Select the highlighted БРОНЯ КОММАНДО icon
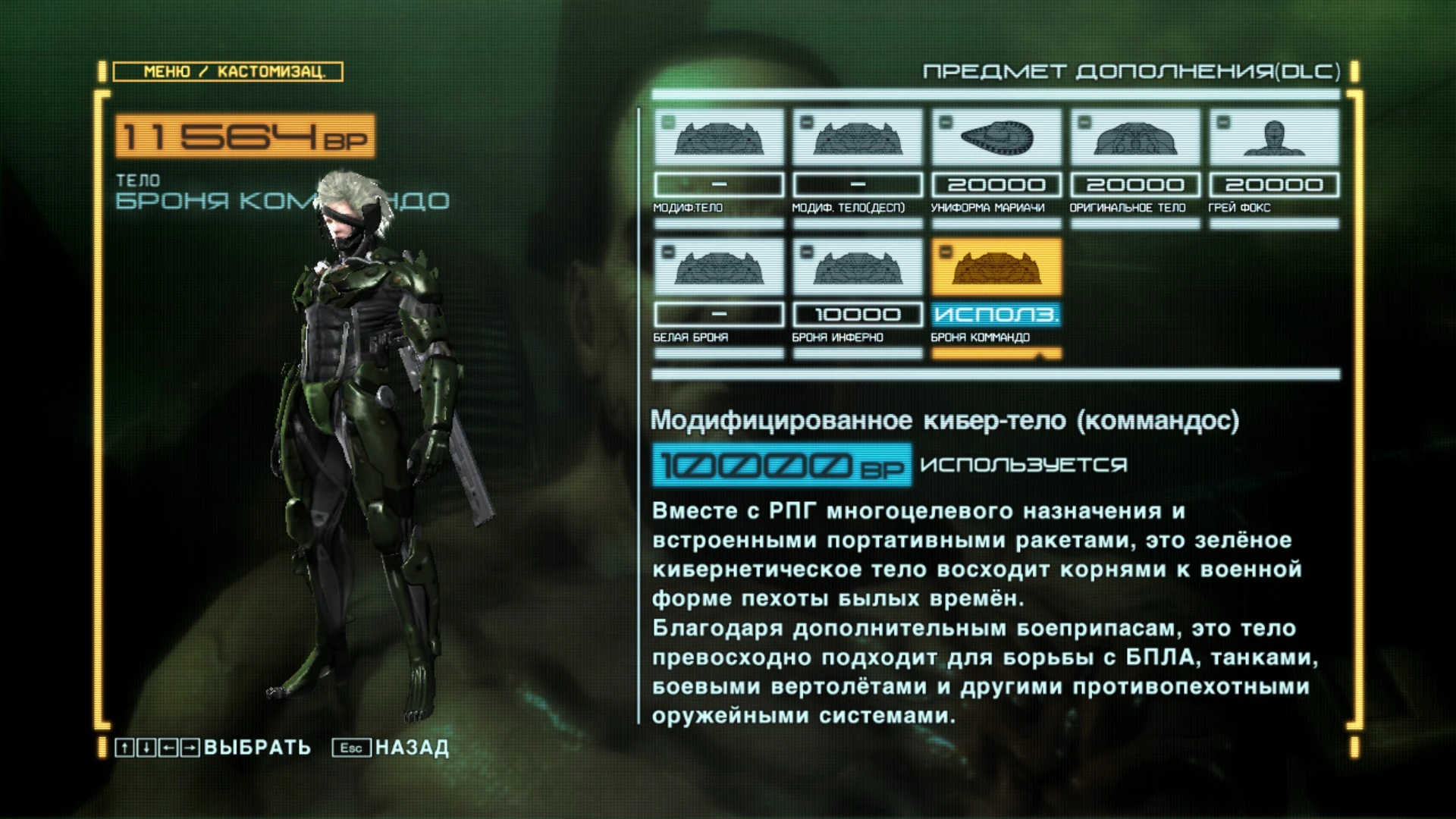The width and height of the screenshot is (1456, 819). tap(995, 267)
